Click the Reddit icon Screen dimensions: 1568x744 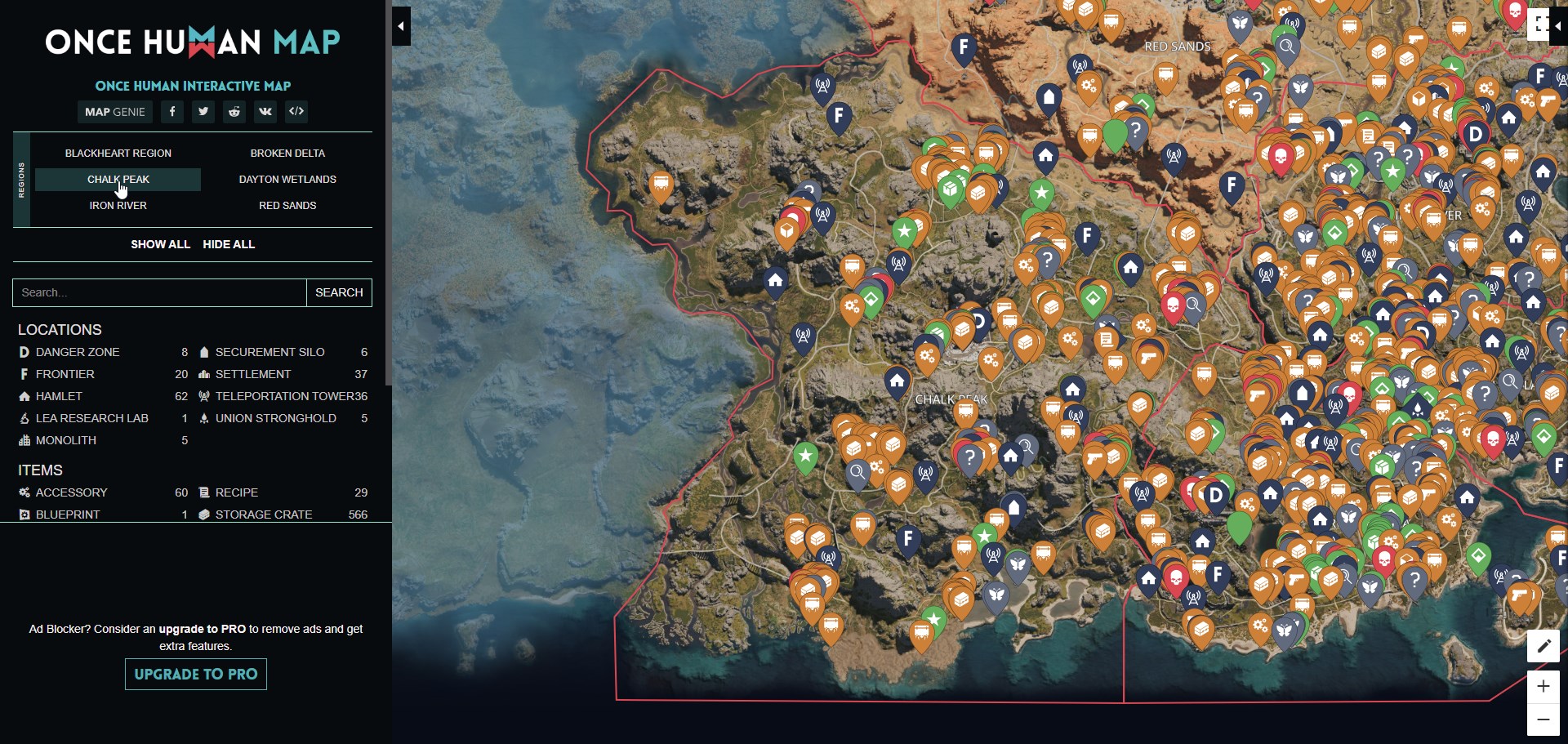tap(234, 112)
